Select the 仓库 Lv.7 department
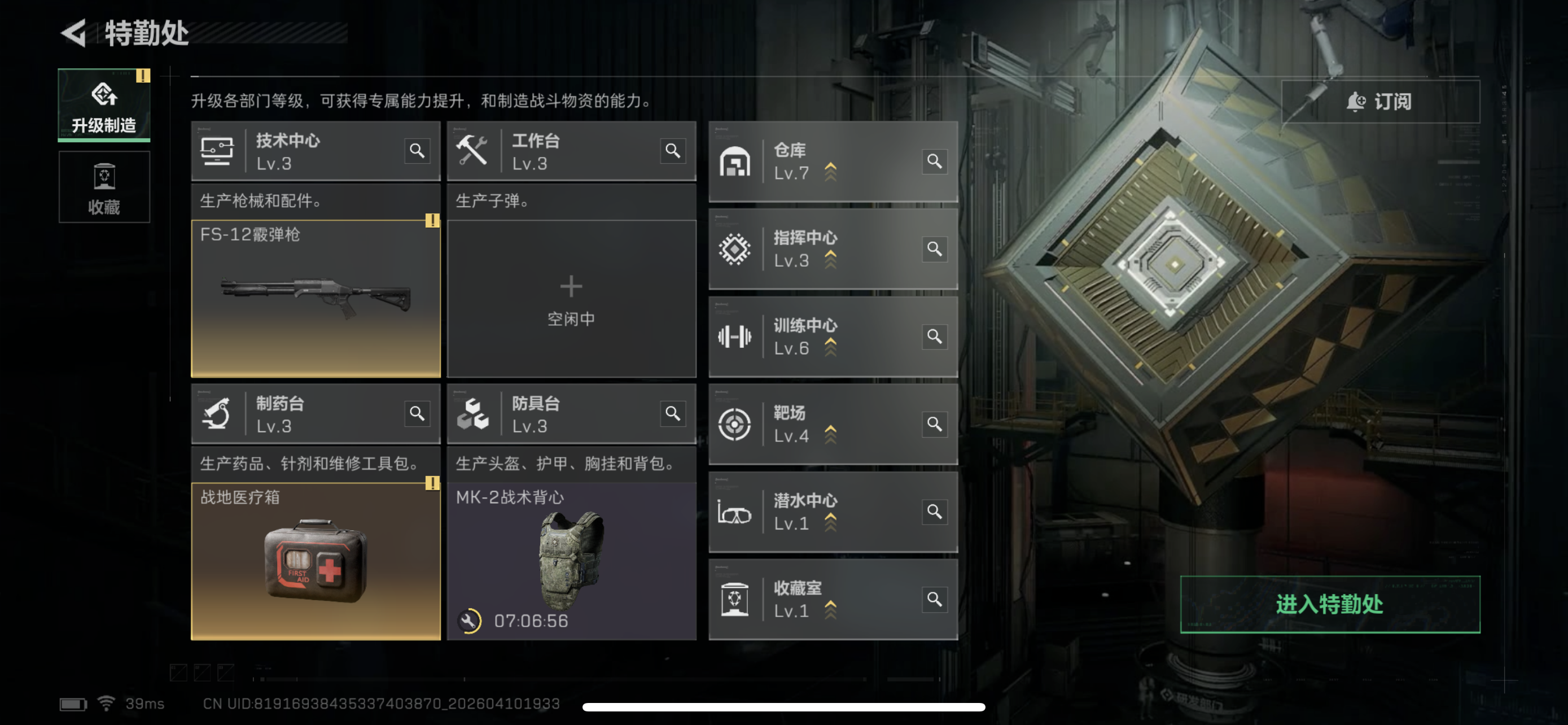 [x=816, y=162]
